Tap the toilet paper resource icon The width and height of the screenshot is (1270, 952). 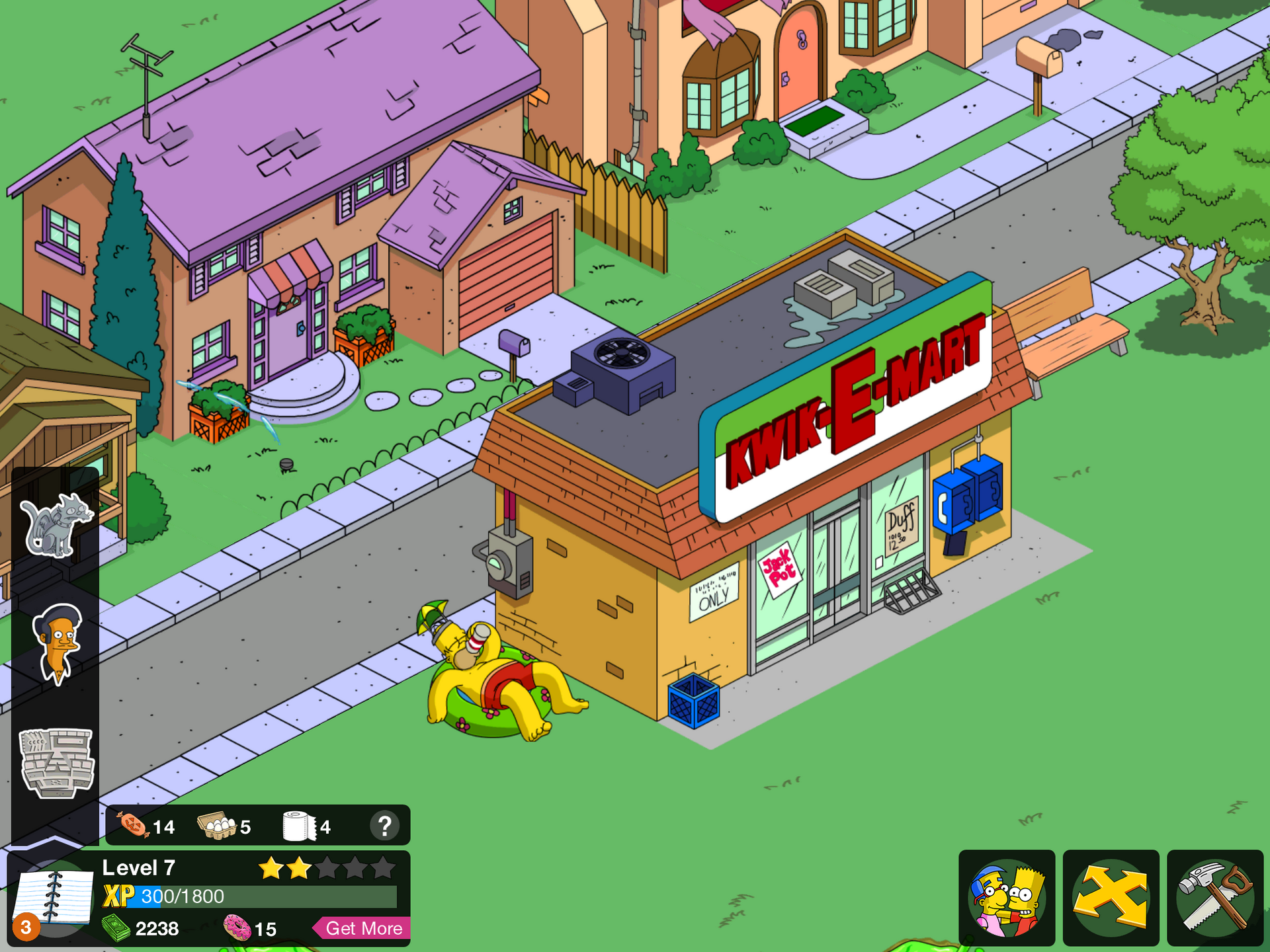click(x=297, y=825)
